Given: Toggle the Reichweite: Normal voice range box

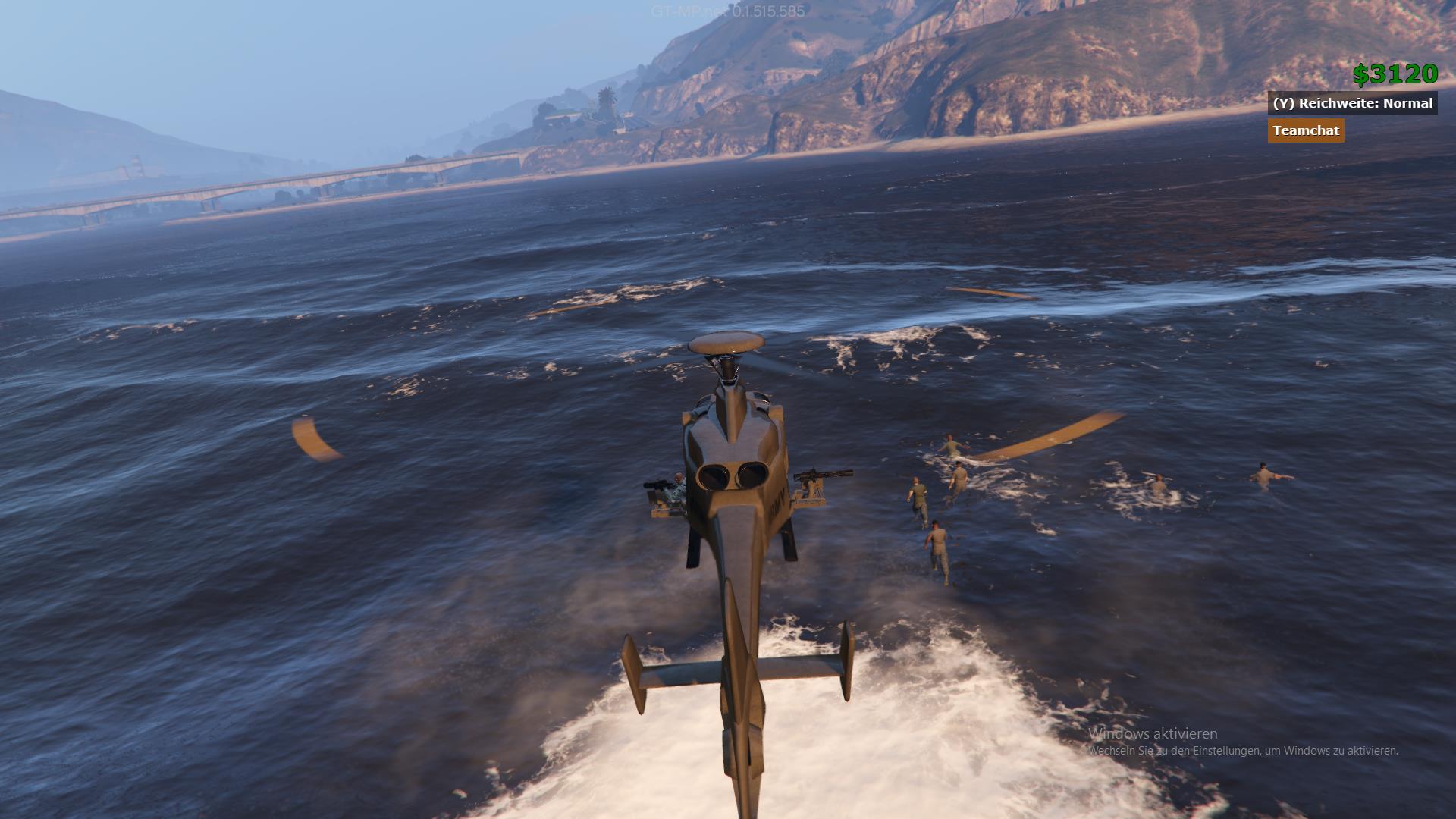Looking at the screenshot, I should pyautogui.click(x=1352, y=103).
